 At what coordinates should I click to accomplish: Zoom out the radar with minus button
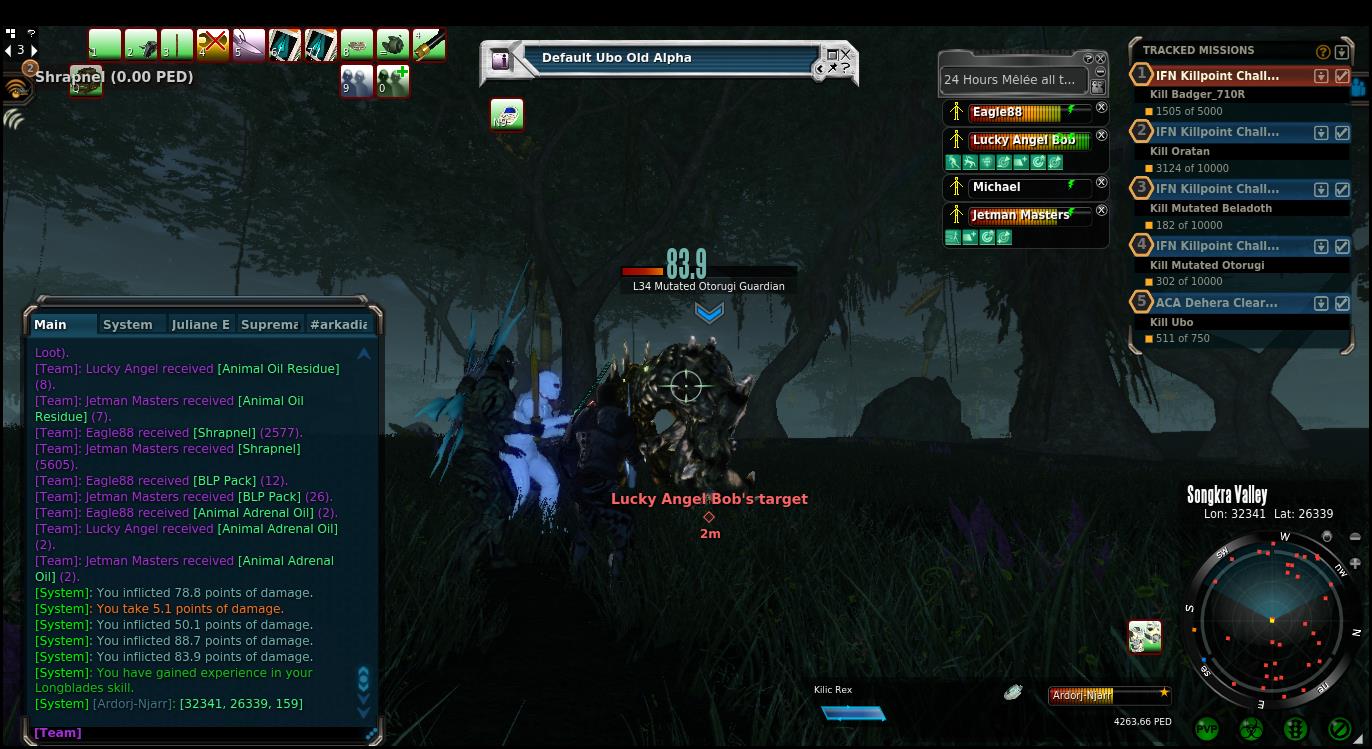[1355, 537]
